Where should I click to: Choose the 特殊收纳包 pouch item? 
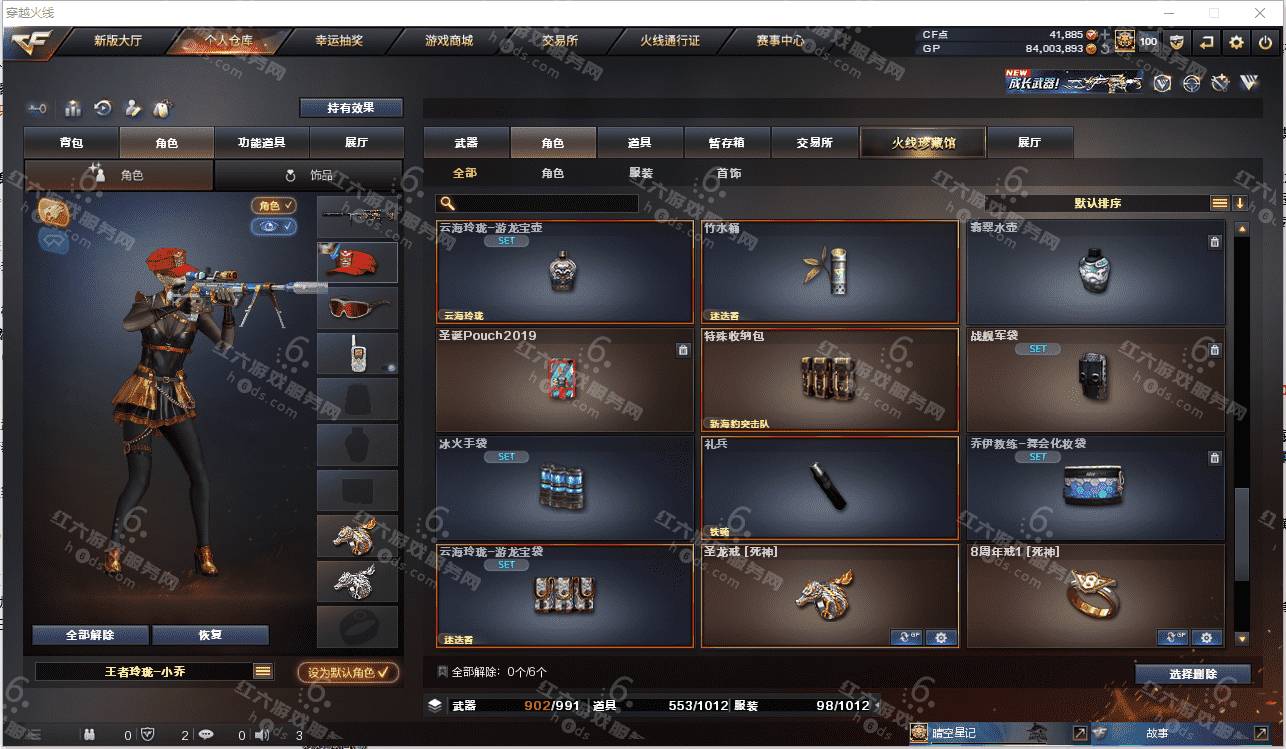(x=829, y=379)
